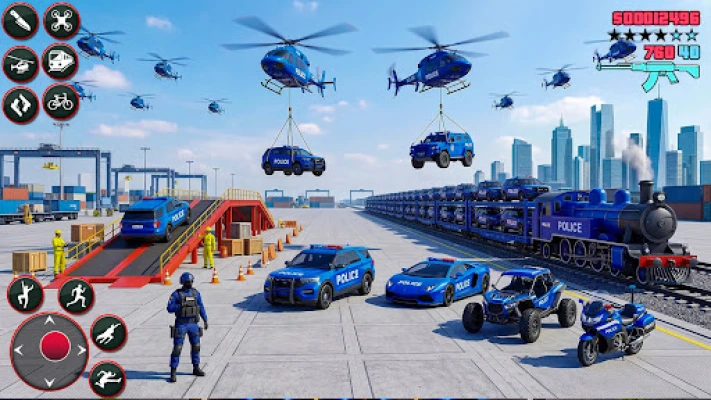The width and height of the screenshot is (711, 400).
Task: Trigger the sprint action button
Action: point(76,296)
